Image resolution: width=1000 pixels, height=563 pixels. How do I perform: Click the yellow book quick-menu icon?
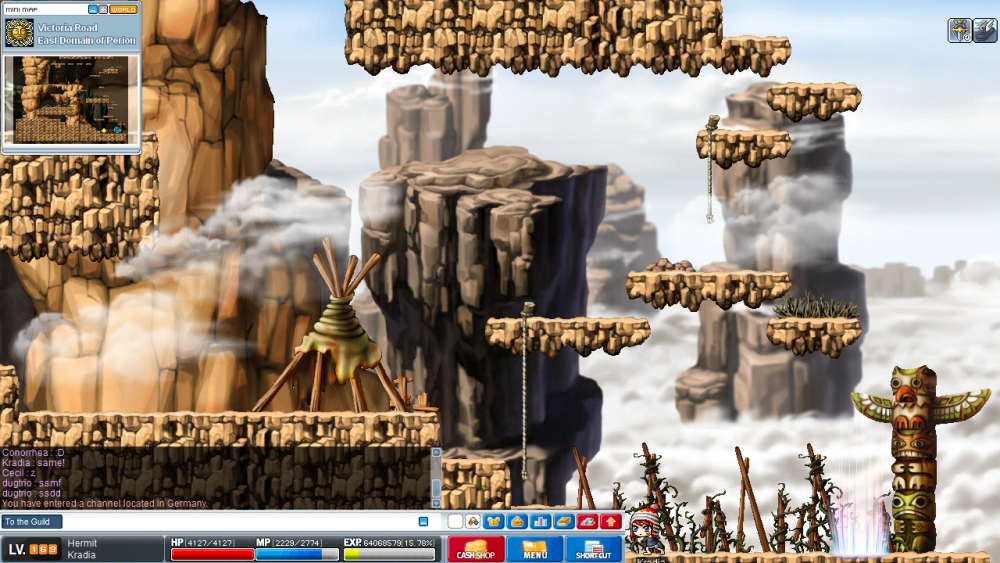[x=564, y=522]
